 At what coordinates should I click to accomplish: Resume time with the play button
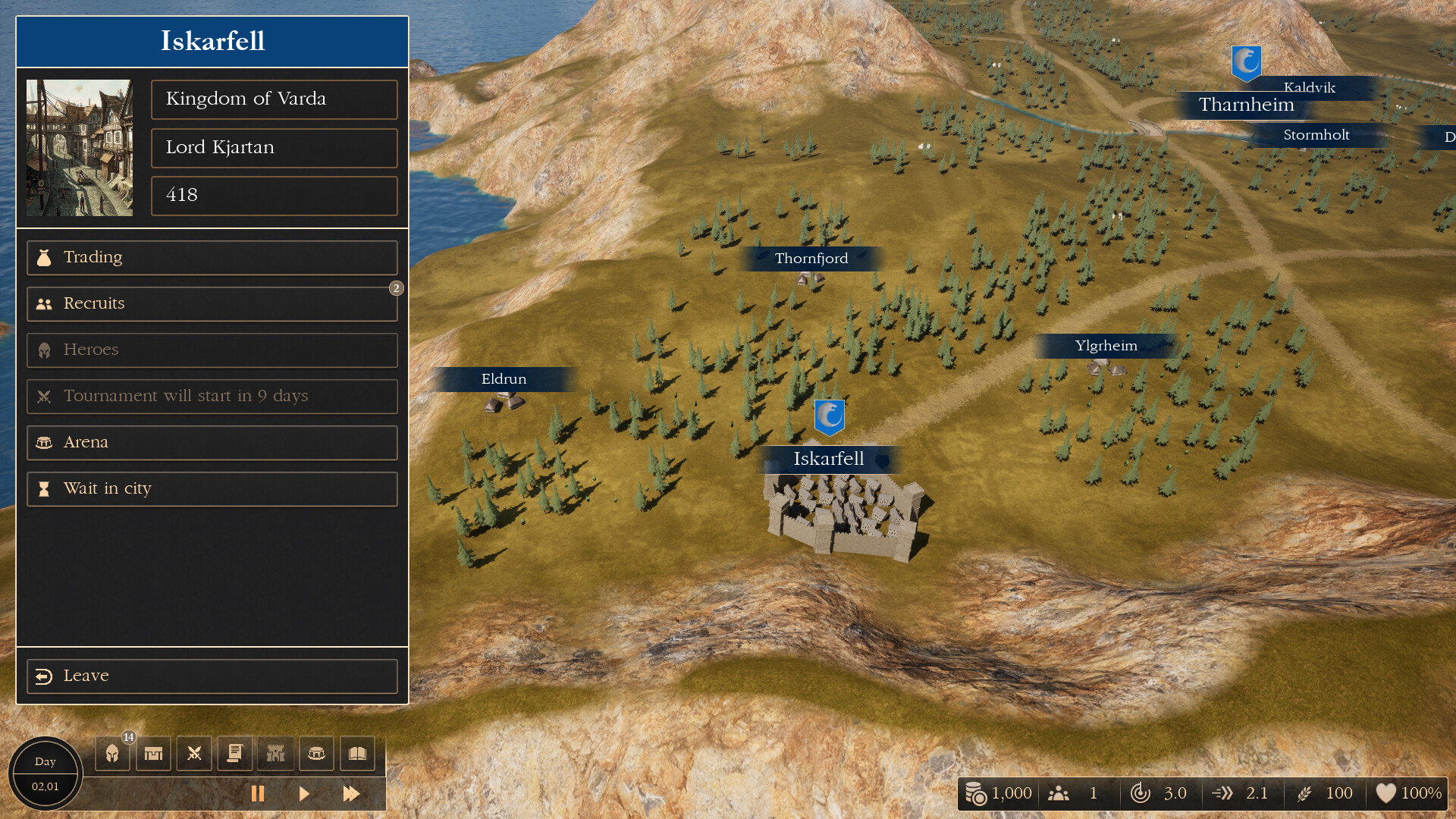(305, 794)
